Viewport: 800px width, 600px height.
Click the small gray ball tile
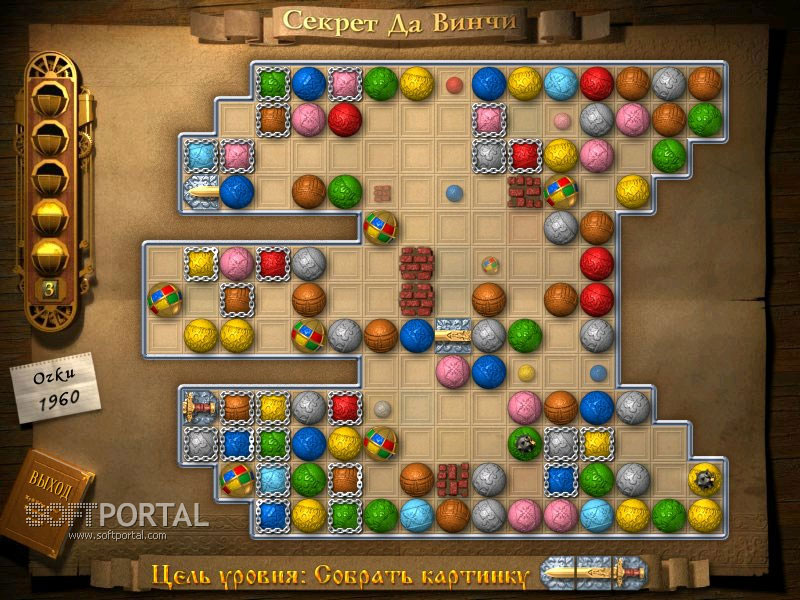(x=382, y=409)
